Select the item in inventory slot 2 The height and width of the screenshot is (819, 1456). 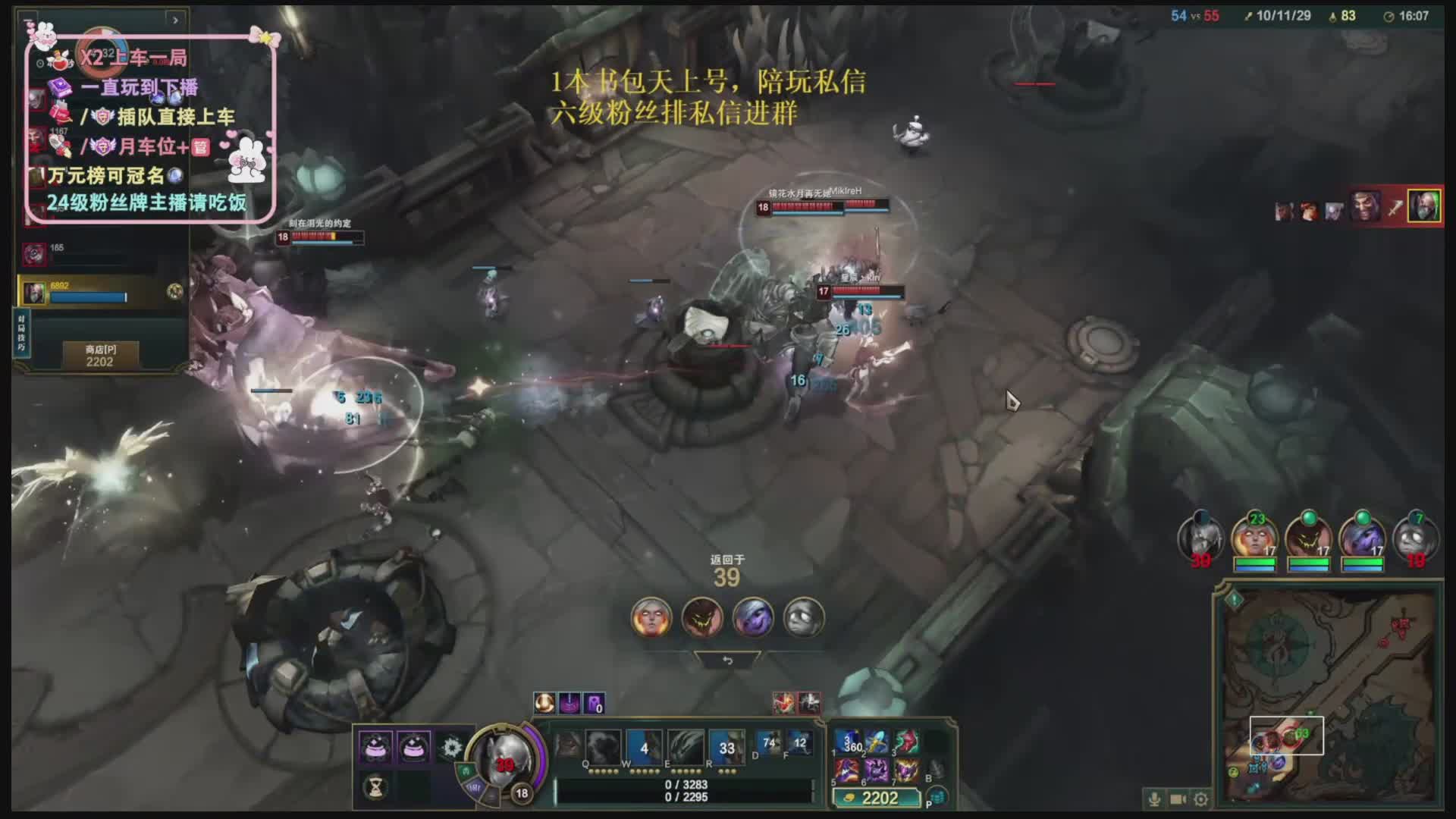point(876,742)
